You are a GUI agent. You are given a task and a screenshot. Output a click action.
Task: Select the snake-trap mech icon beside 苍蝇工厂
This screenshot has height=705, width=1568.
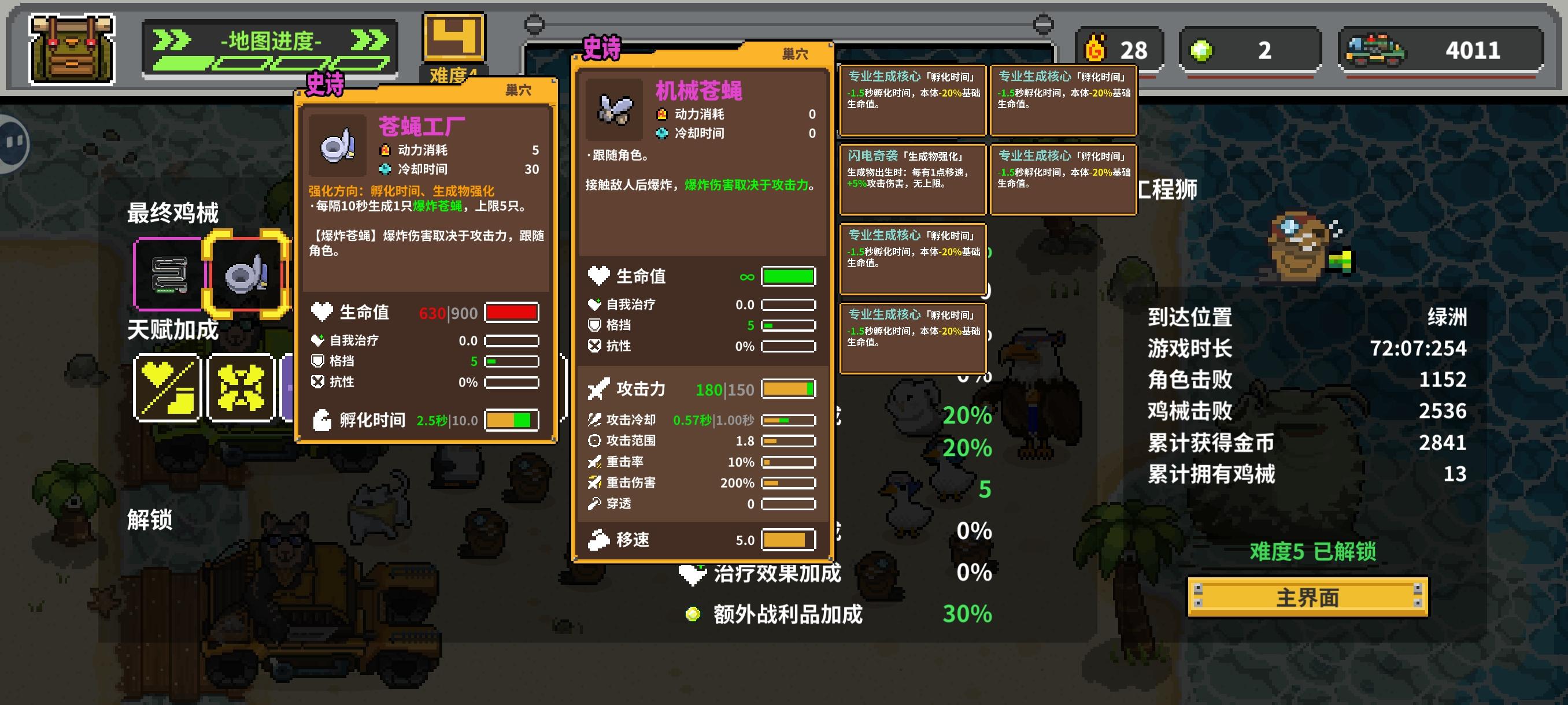[171, 274]
